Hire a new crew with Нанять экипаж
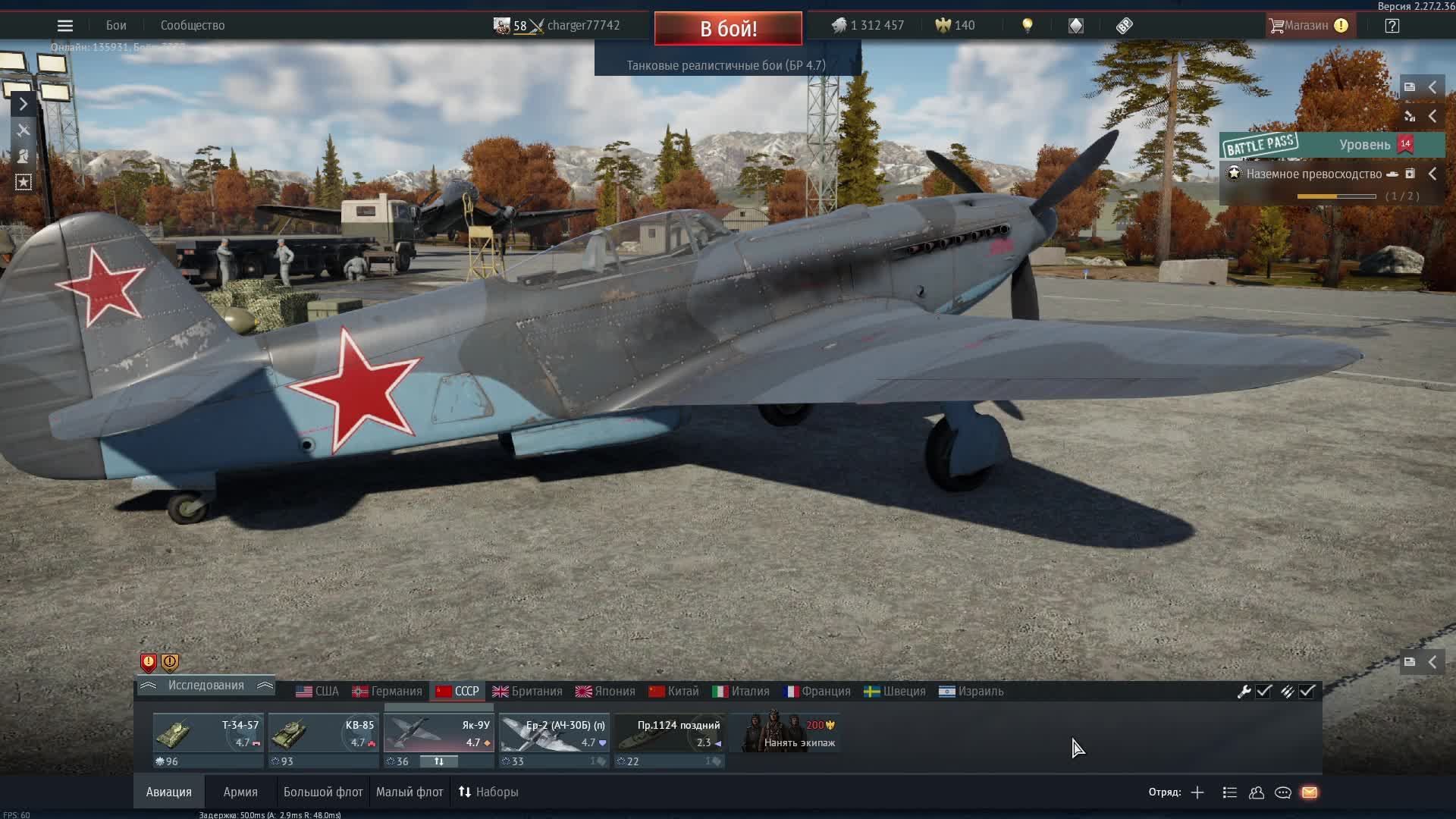The width and height of the screenshot is (1456, 819). click(x=786, y=733)
